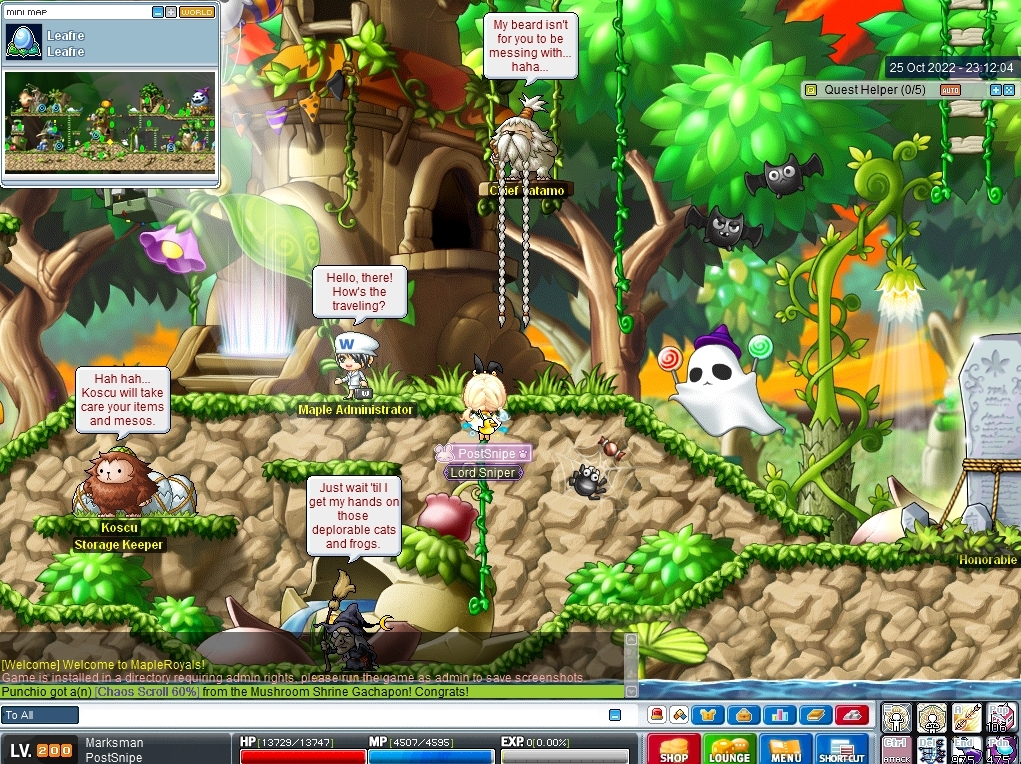This screenshot has width=1021, height=764.
Task: Open the Cash Shop button
Action: tap(673, 749)
